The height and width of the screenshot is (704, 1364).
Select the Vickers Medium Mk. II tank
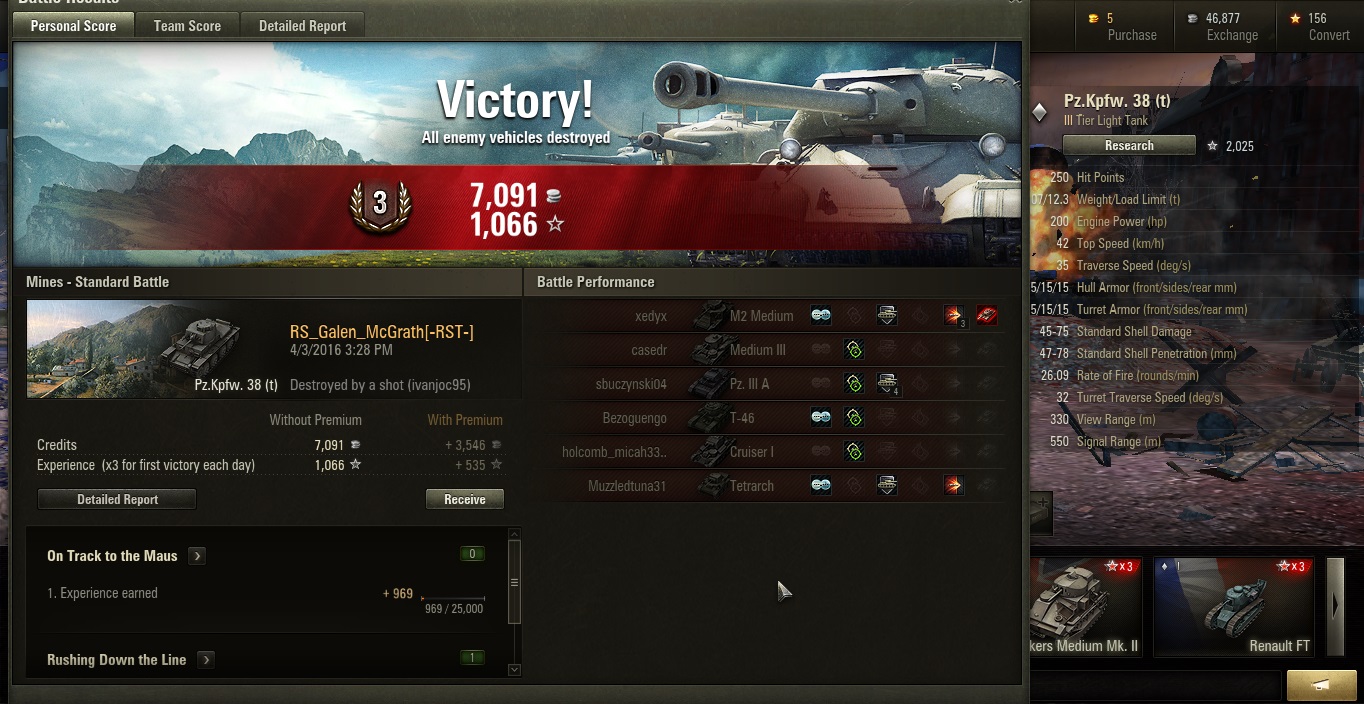(x=1086, y=607)
